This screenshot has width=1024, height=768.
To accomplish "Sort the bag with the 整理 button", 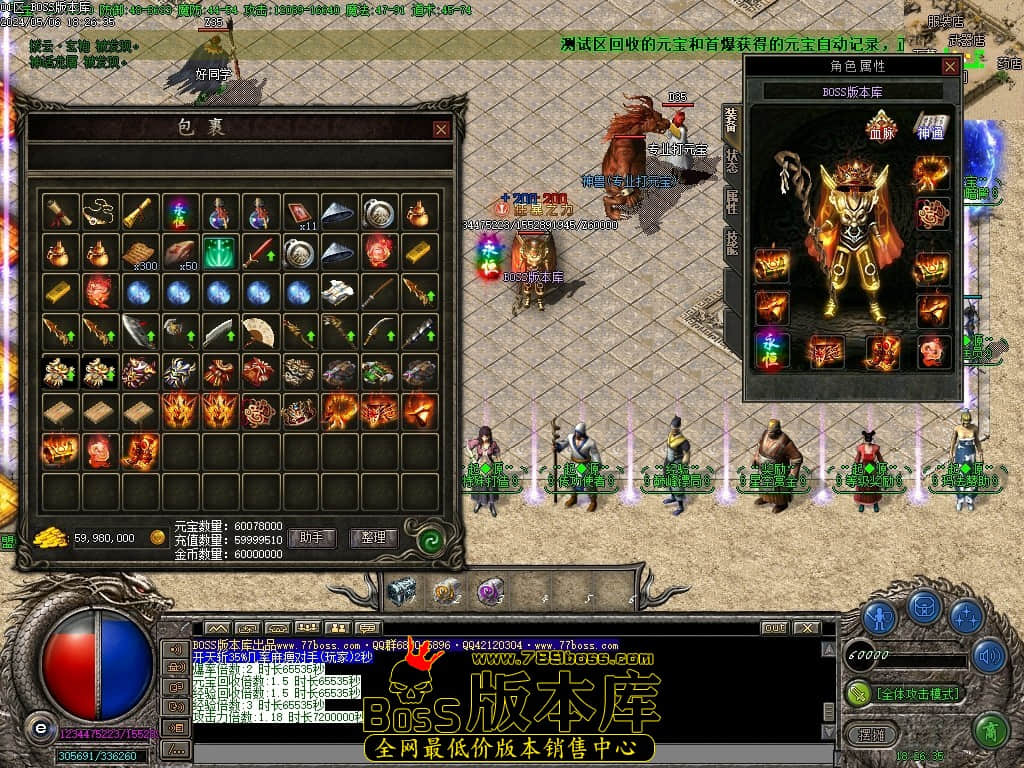I will point(373,538).
